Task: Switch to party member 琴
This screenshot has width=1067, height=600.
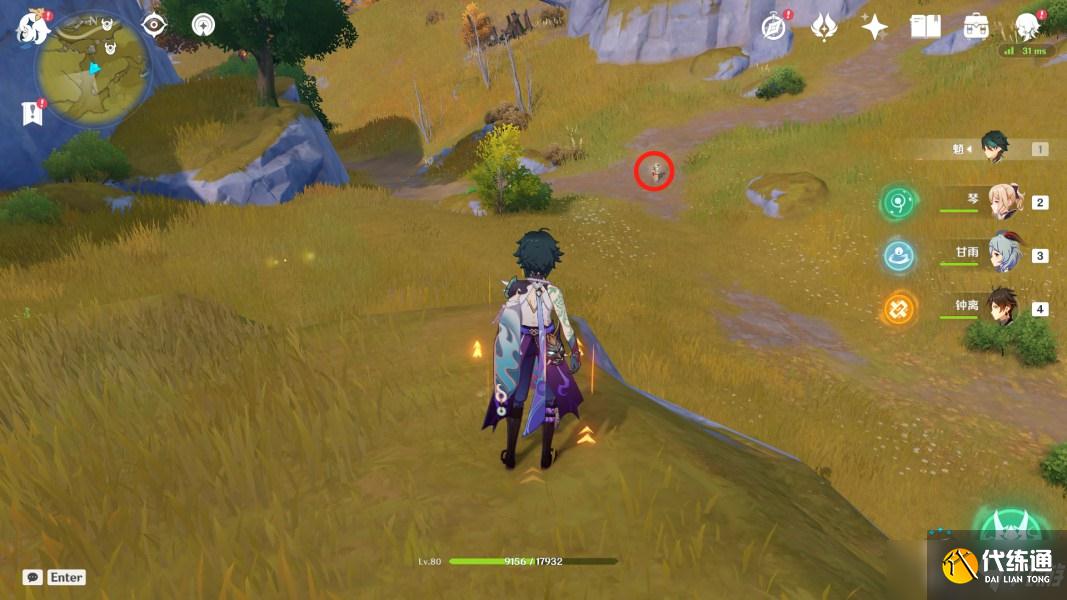Action: (x=1003, y=202)
